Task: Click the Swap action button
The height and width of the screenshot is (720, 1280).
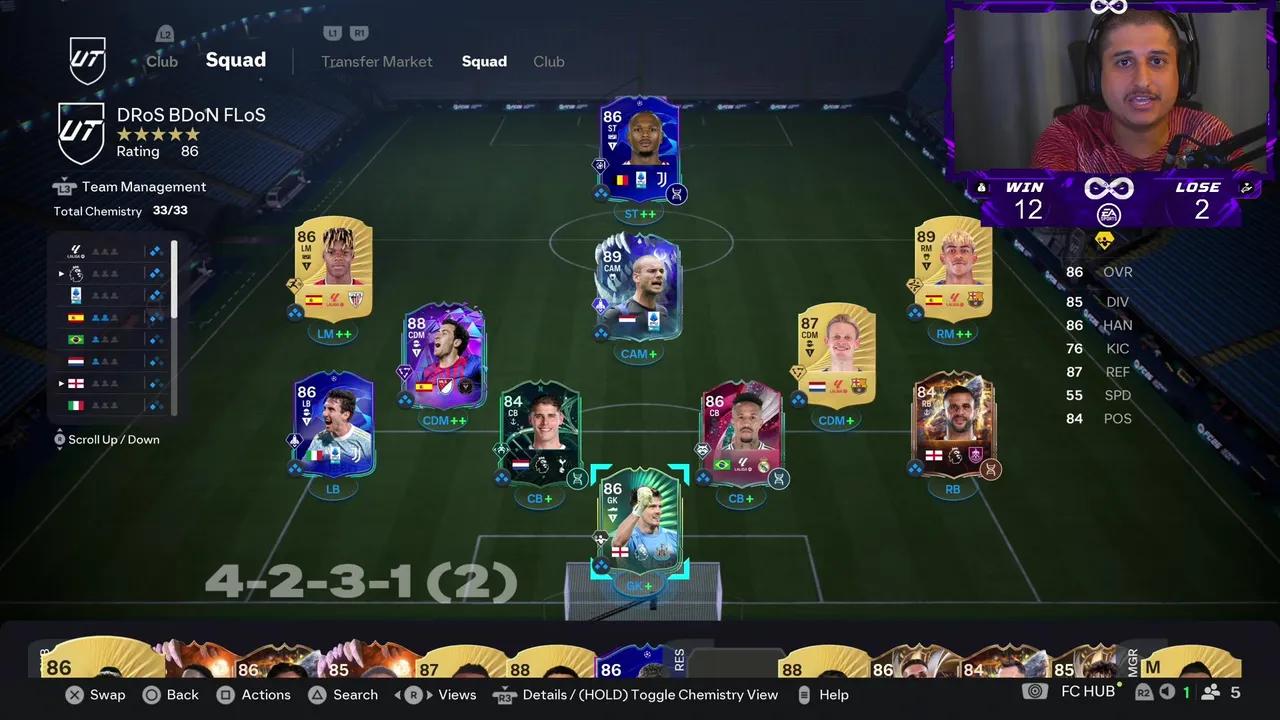Action: 108,694
